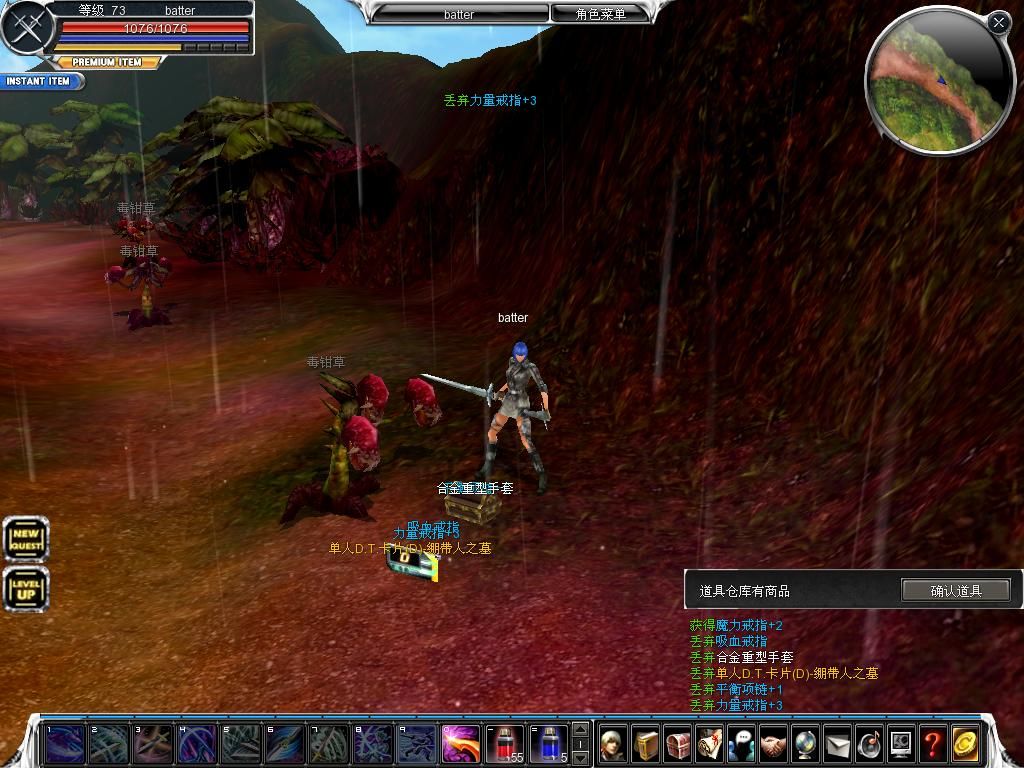Use the red health potion slot

coord(505,744)
